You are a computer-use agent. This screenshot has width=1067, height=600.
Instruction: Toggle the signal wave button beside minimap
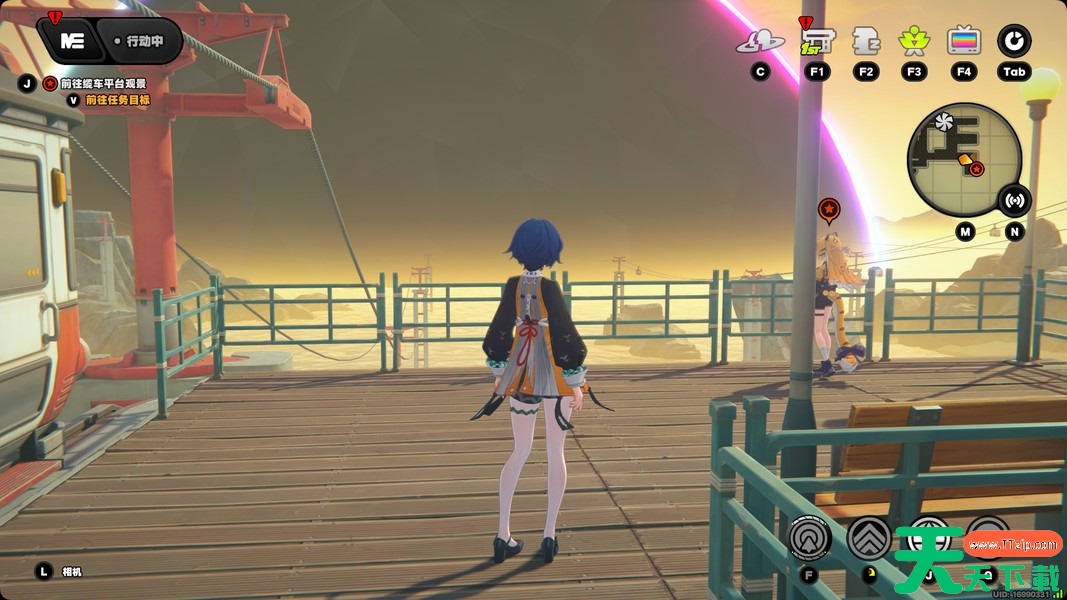pyautogui.click(x=1015, y=200)
